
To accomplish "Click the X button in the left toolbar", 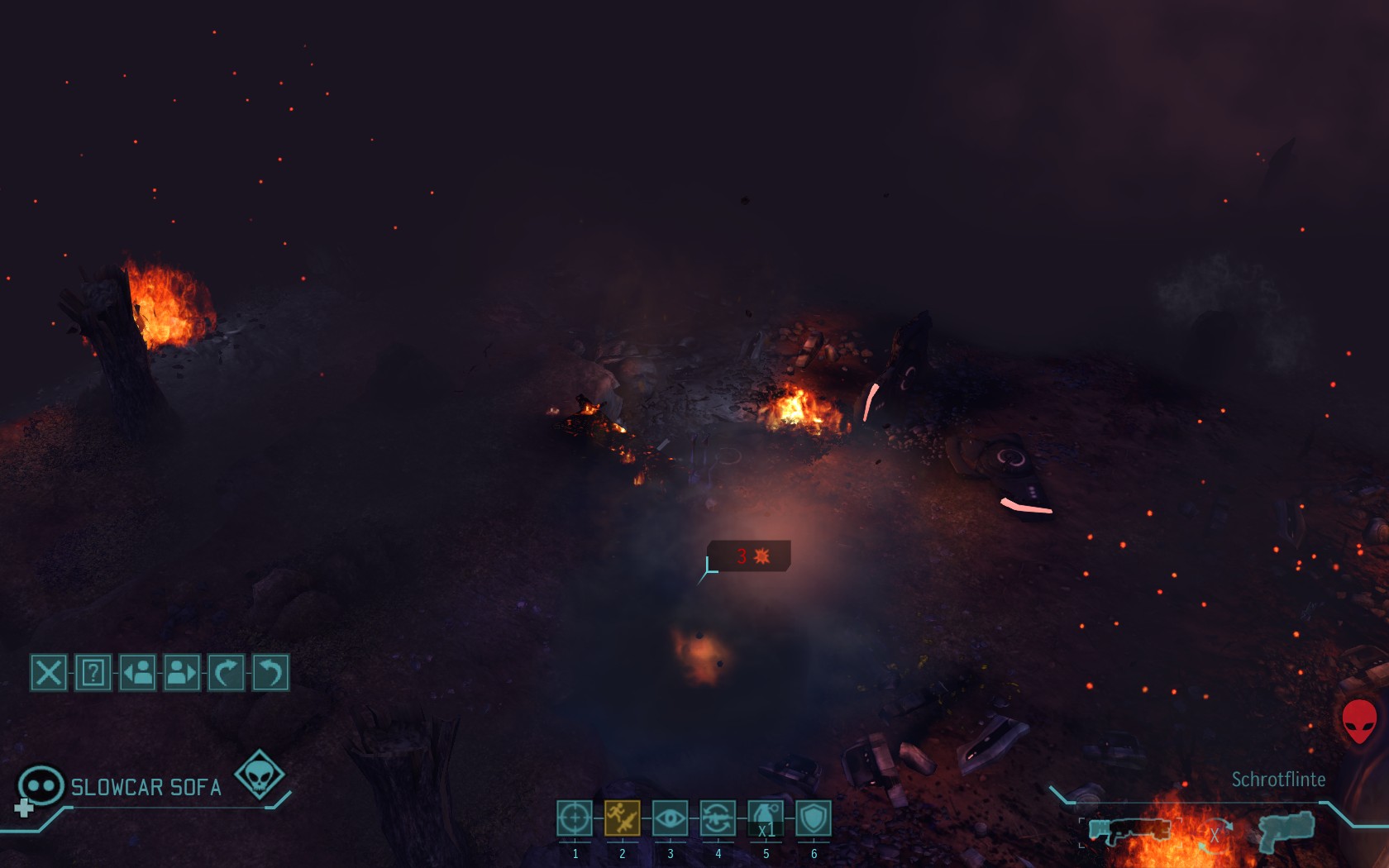I will tap(49, 672).
